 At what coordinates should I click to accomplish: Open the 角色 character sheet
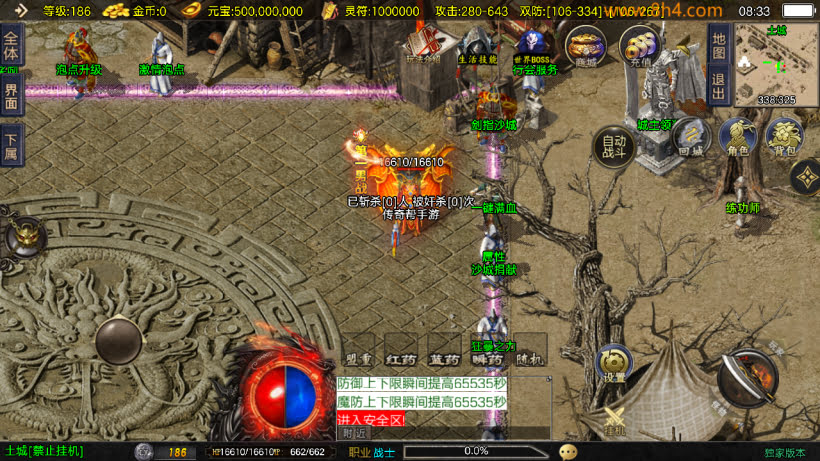click(737, 137)
